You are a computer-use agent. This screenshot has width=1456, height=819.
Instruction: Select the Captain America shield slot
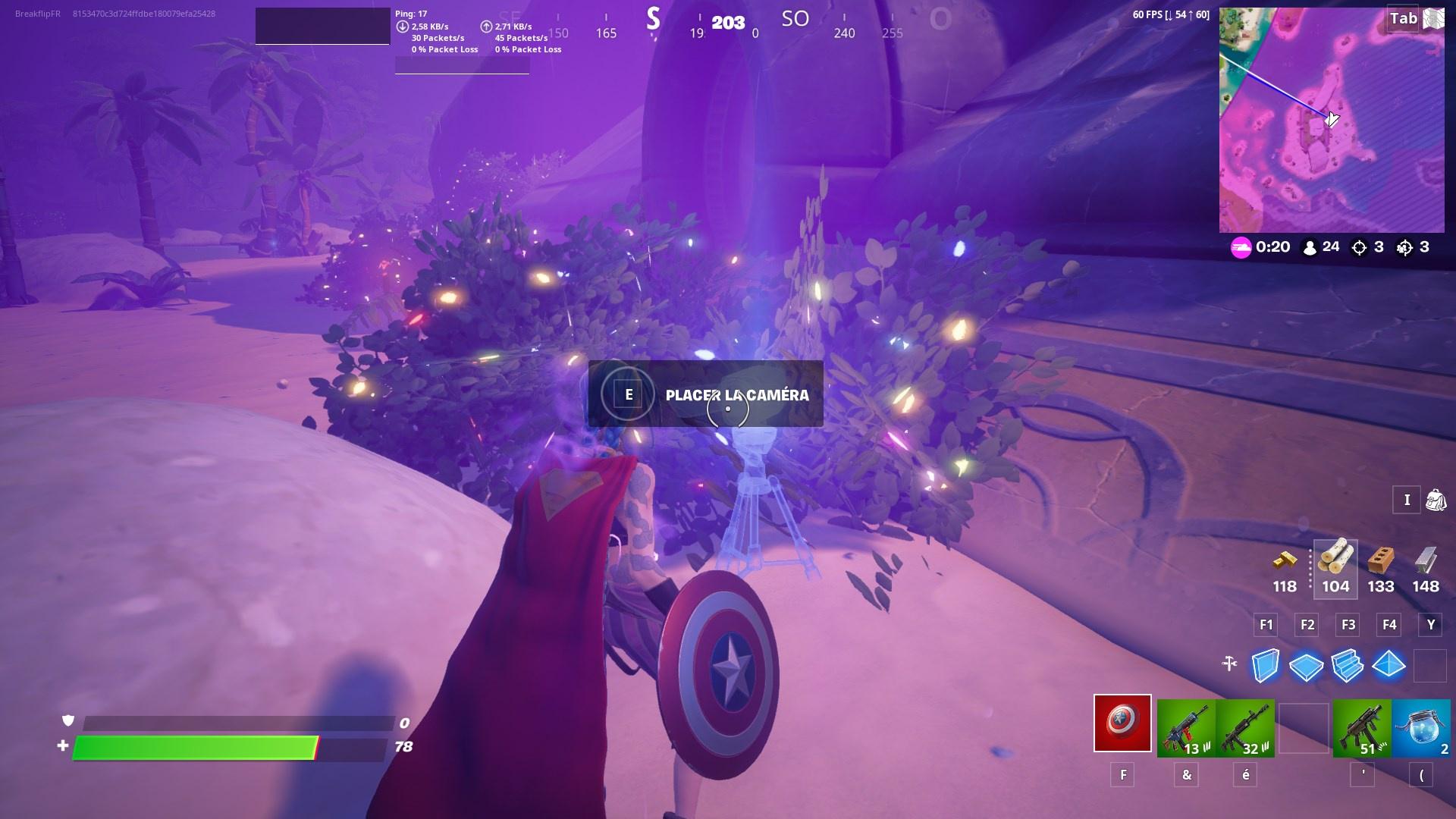coord(1122,724)
